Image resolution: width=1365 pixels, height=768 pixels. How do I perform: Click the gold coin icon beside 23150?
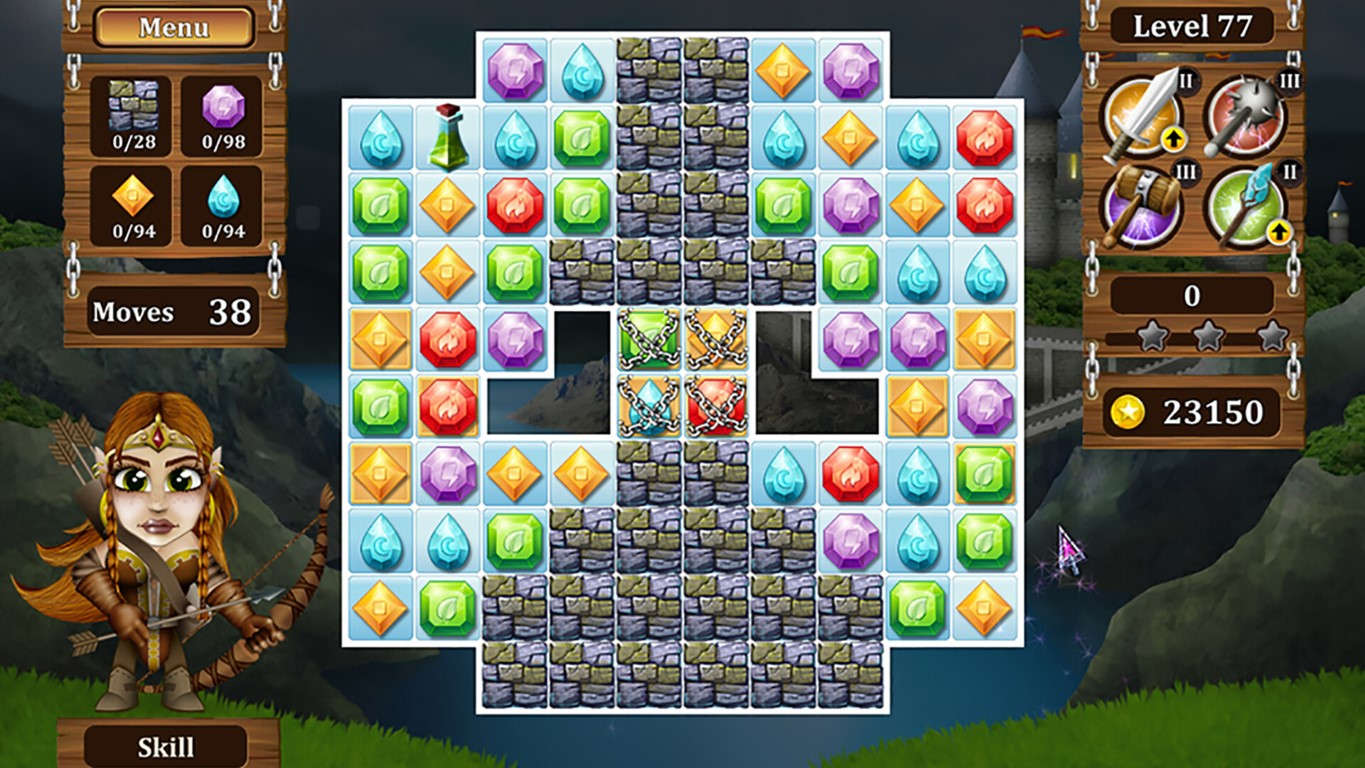pyautogui.click(x=1126, y=410)
